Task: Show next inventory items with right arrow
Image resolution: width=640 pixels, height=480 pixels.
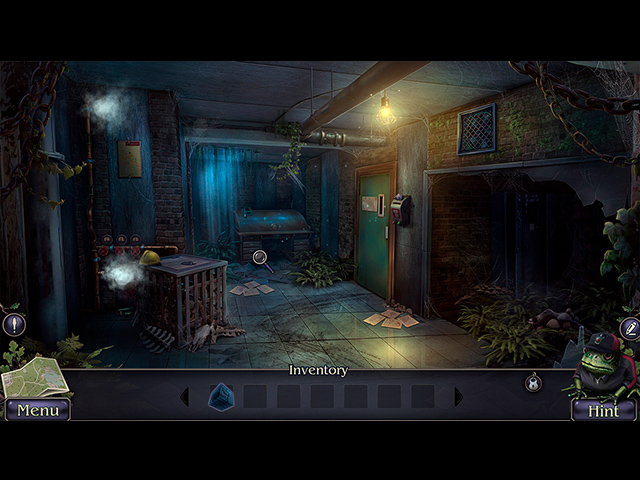Action: [458, 397]
